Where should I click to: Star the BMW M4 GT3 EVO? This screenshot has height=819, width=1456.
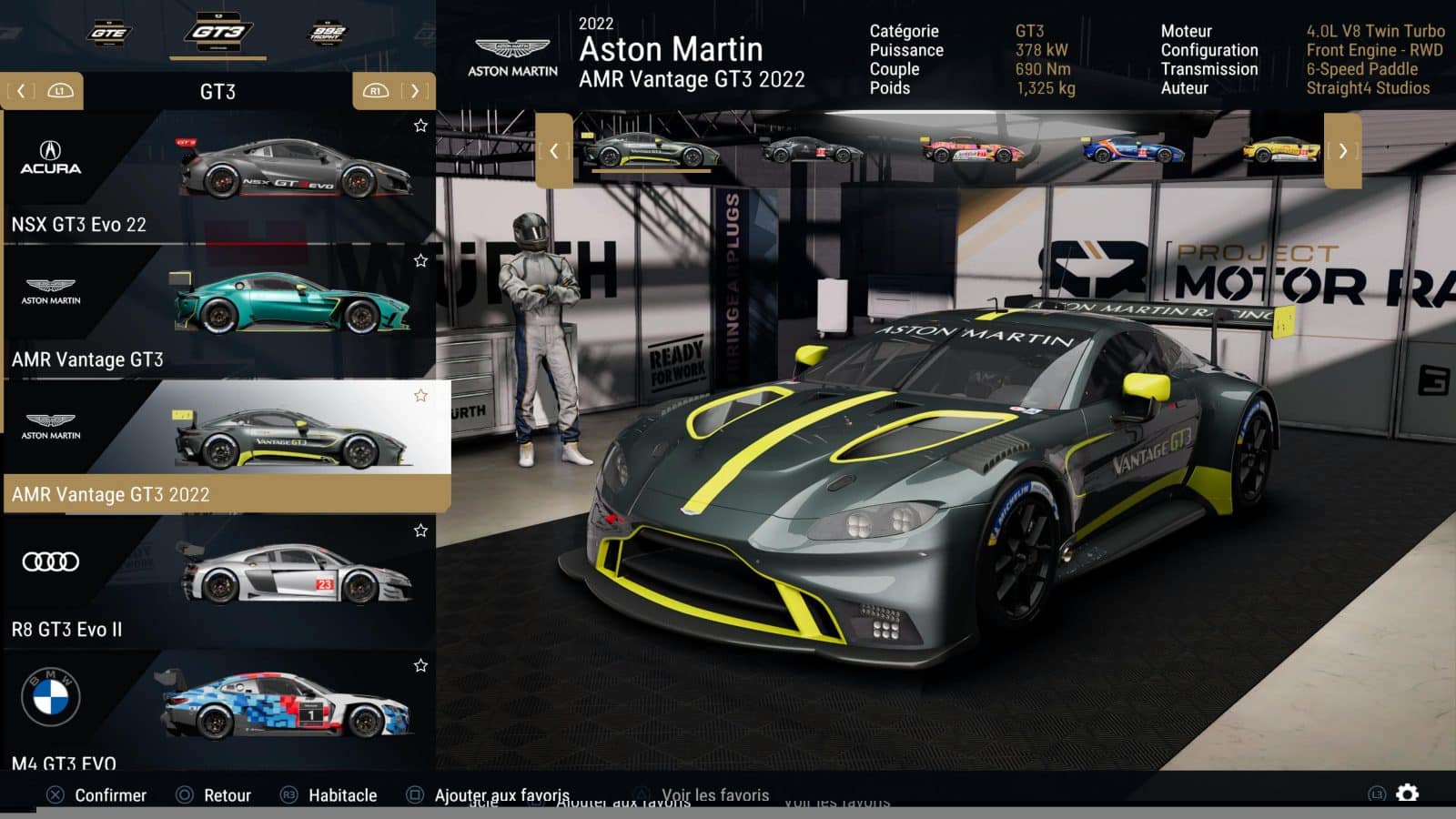[x=420, y=665]
